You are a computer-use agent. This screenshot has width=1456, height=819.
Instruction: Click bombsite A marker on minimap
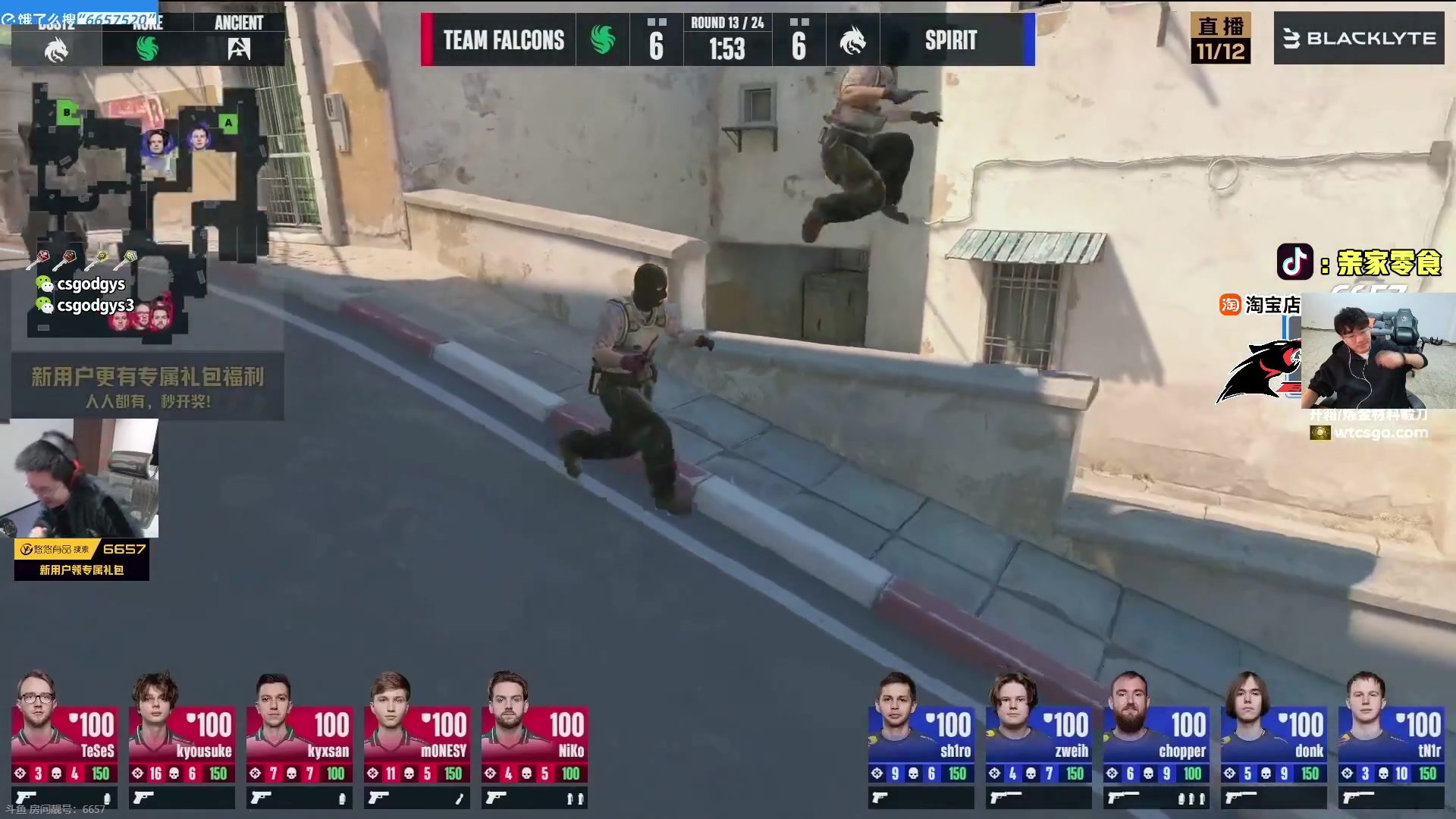click(228, 122)
